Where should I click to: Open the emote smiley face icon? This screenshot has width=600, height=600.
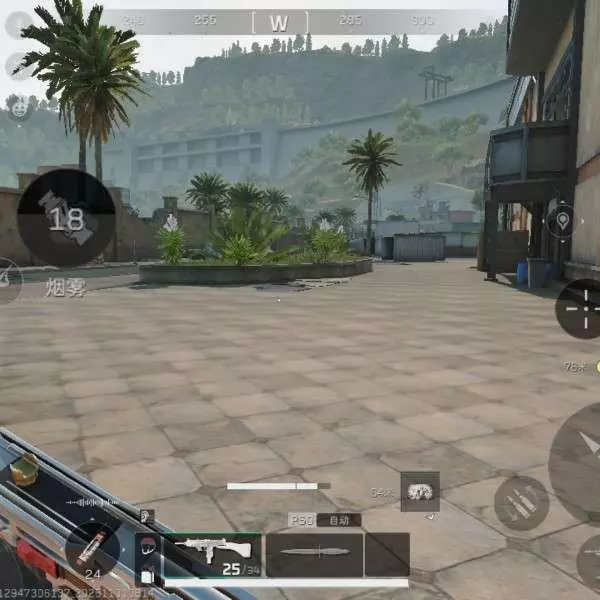click(19, 107)
